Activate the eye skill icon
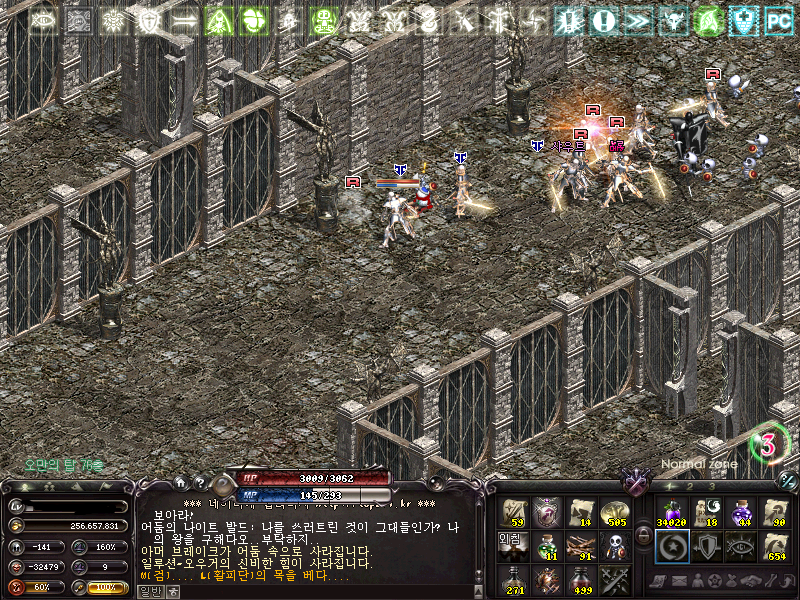This screenshot has height=600, width=800. tap(740, 547)
